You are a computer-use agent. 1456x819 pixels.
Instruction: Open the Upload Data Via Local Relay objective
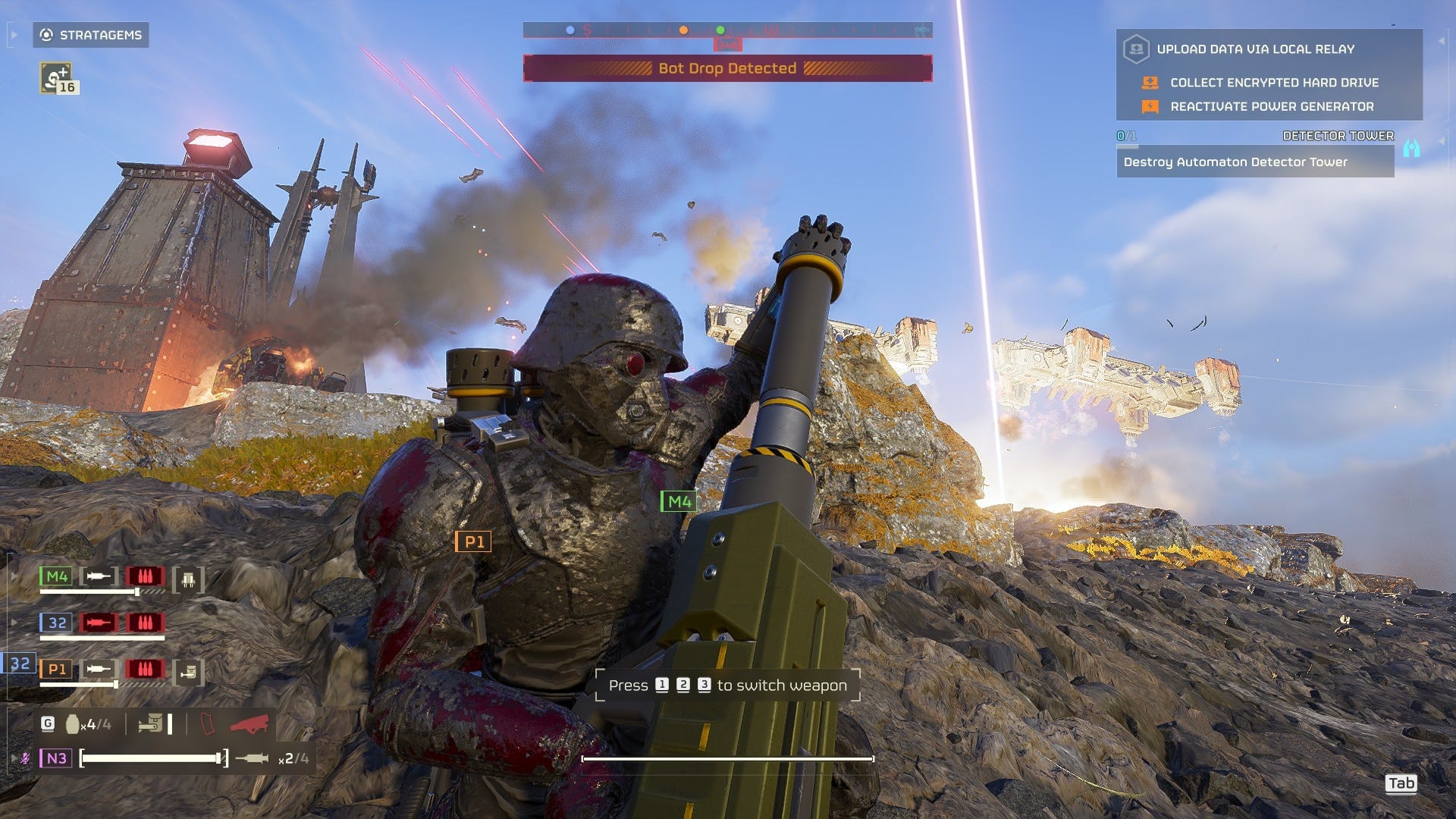click(1254, 49)
